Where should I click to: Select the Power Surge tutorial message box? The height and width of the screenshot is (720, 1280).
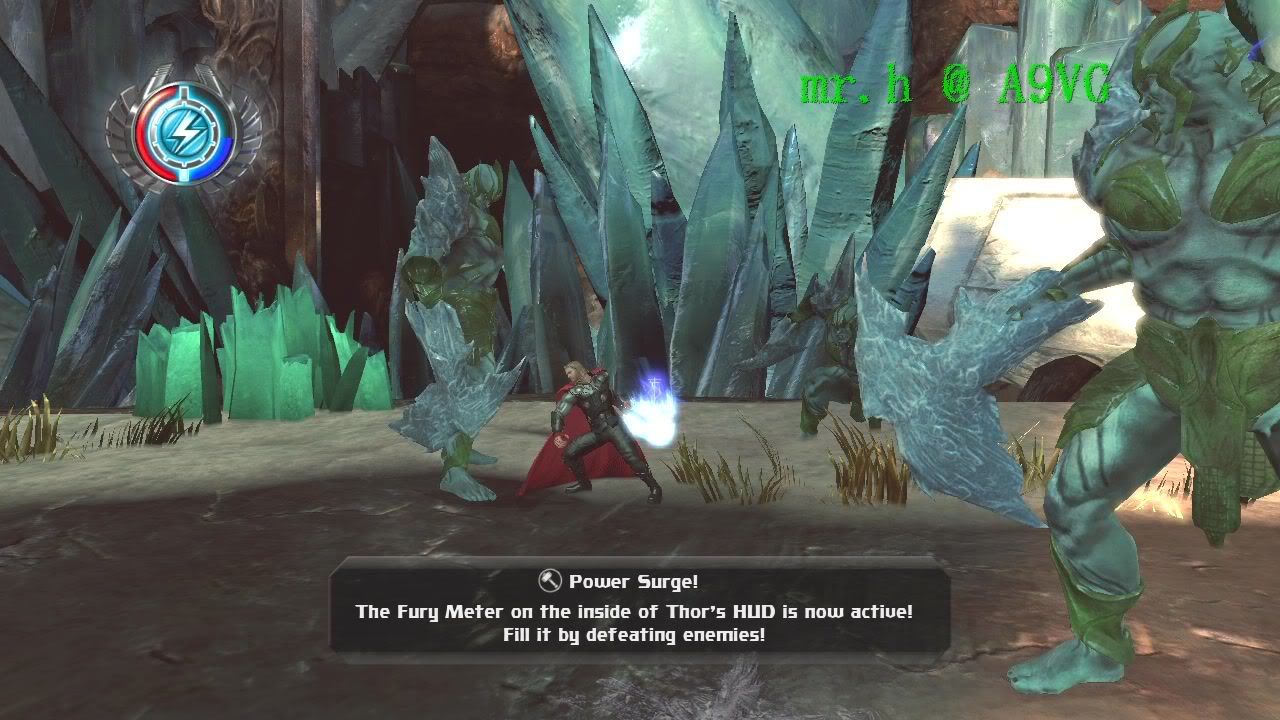[x=639, y=608]
